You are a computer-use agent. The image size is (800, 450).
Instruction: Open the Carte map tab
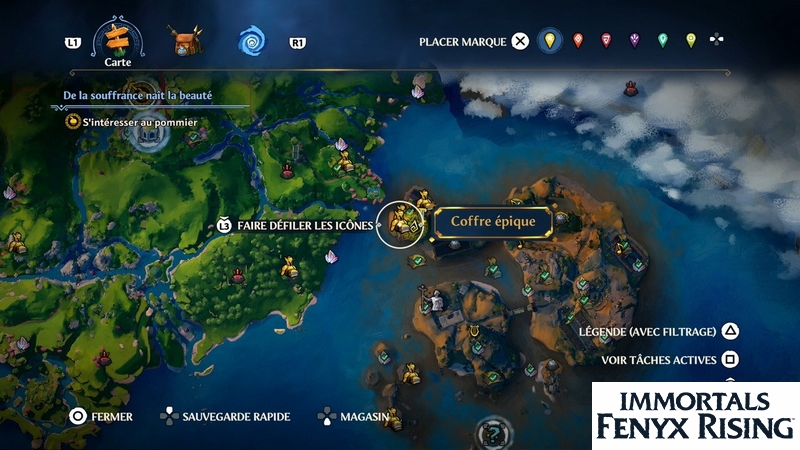coord(113,39)
